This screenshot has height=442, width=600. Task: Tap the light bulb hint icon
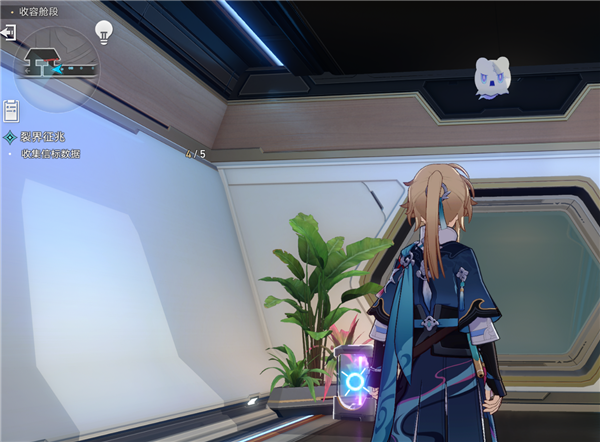[103, 31]
